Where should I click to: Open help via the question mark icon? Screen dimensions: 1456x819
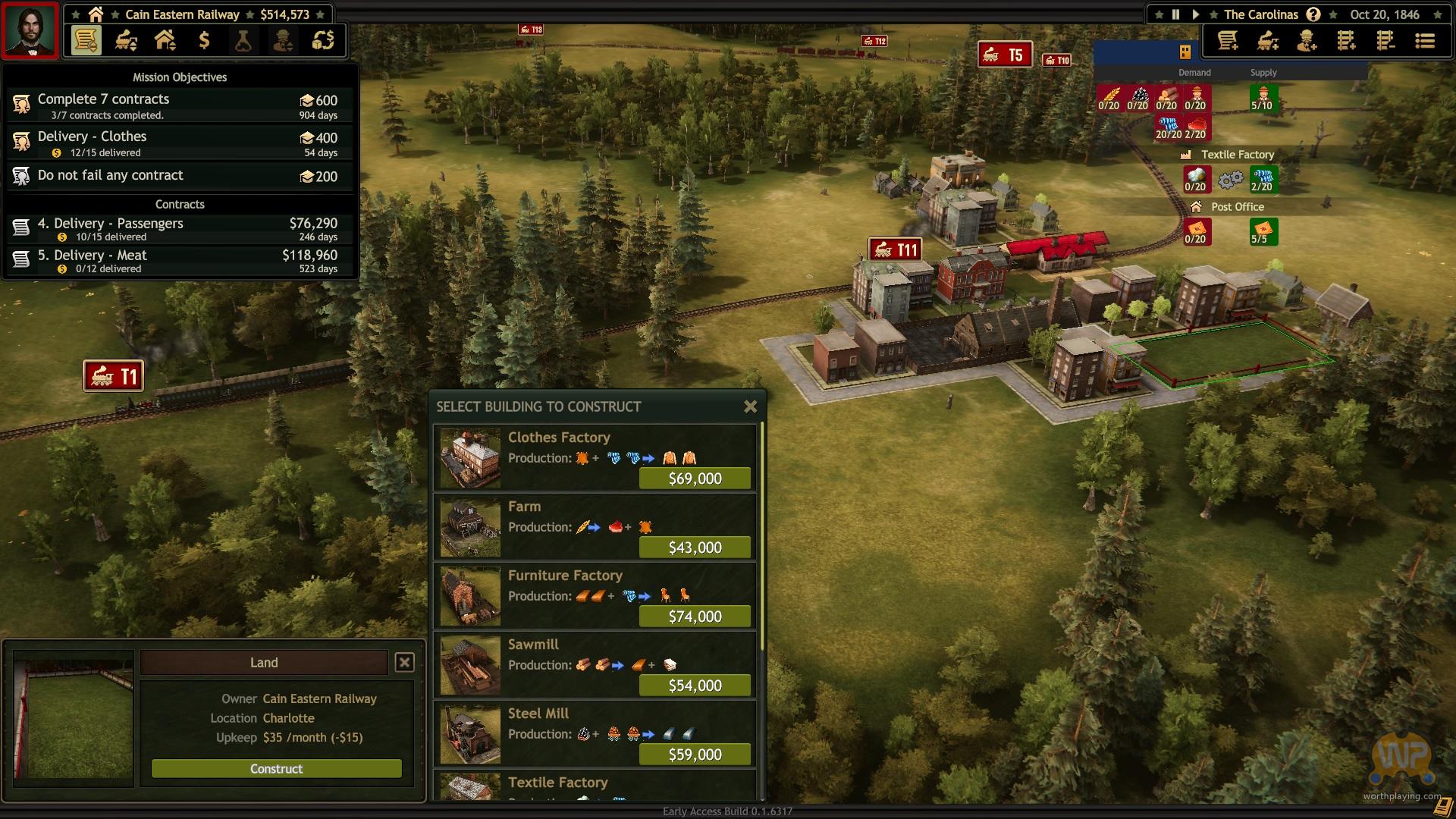coord(1313,14)
